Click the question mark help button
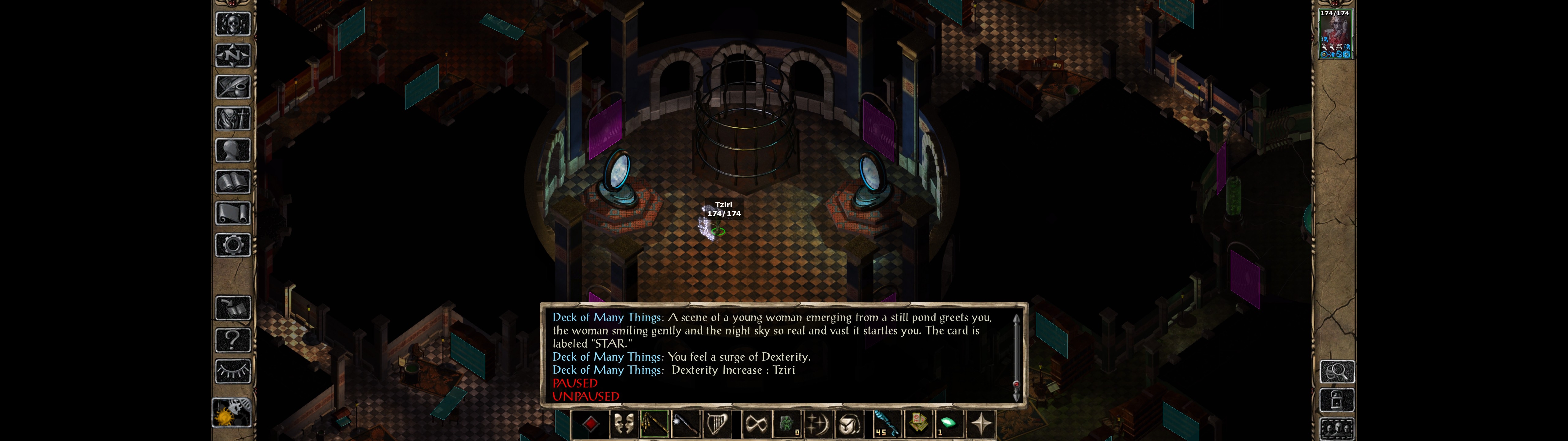Screen dimensions: 1568x441 233,339
